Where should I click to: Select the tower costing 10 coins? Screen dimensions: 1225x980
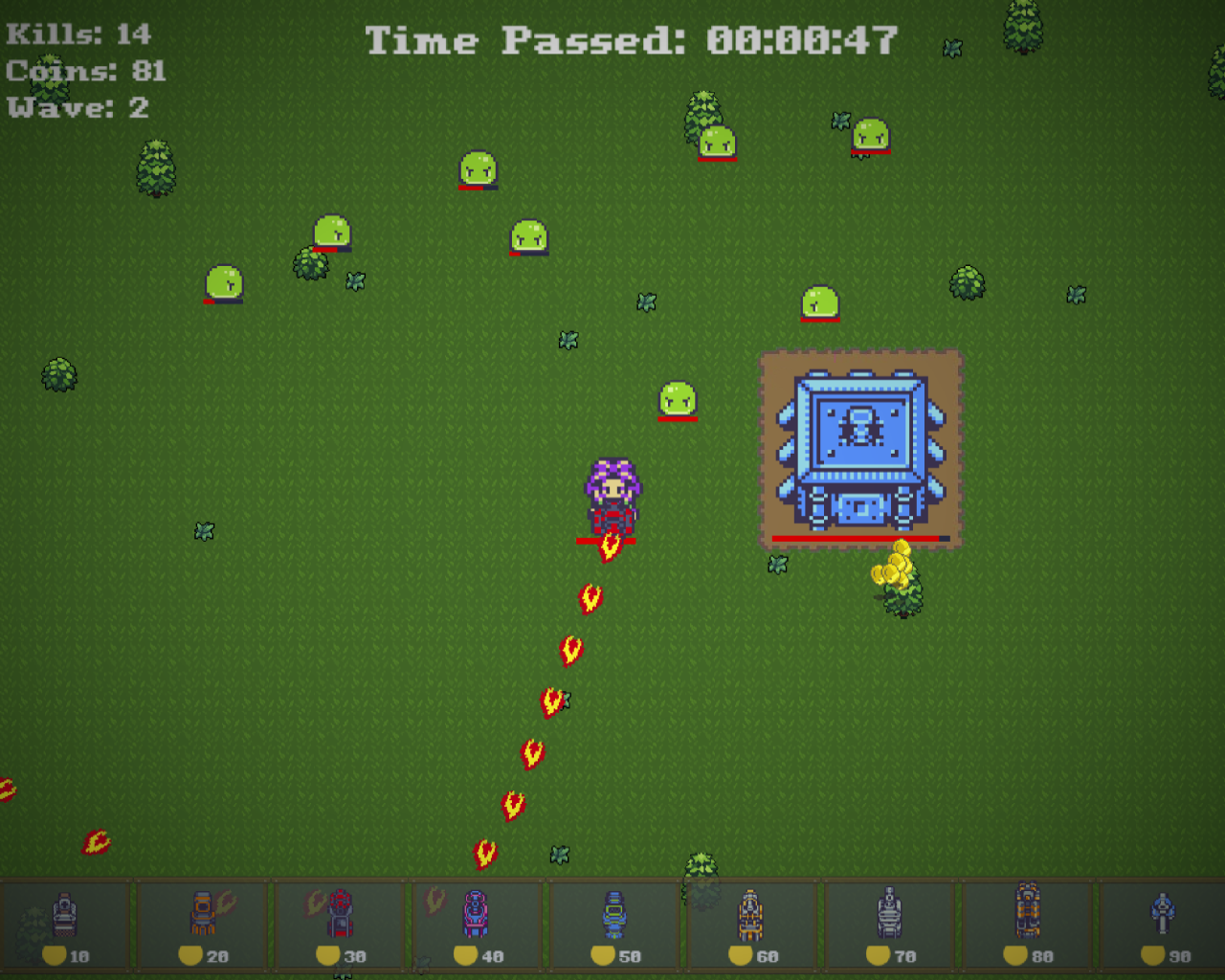(65, 924)
